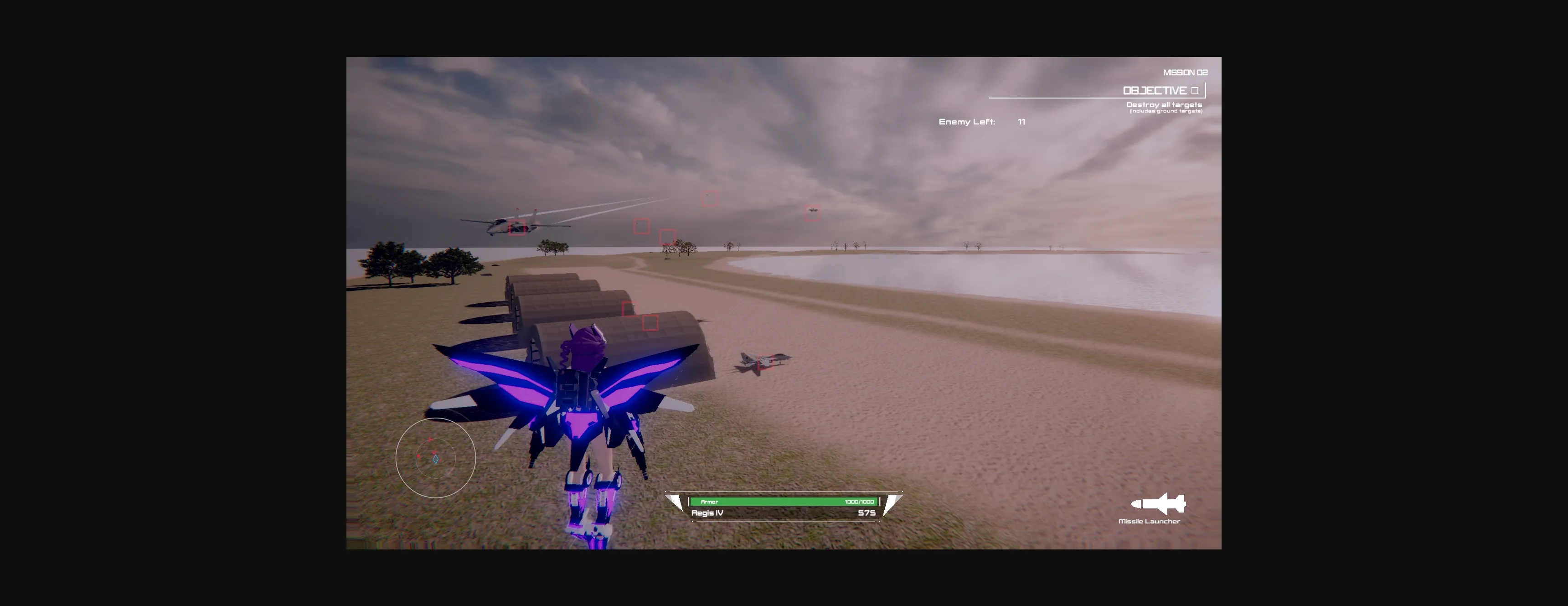1568x606 pixels.
Task: Click the player marker inside the radar circle
Action: [x=436, y=460]
